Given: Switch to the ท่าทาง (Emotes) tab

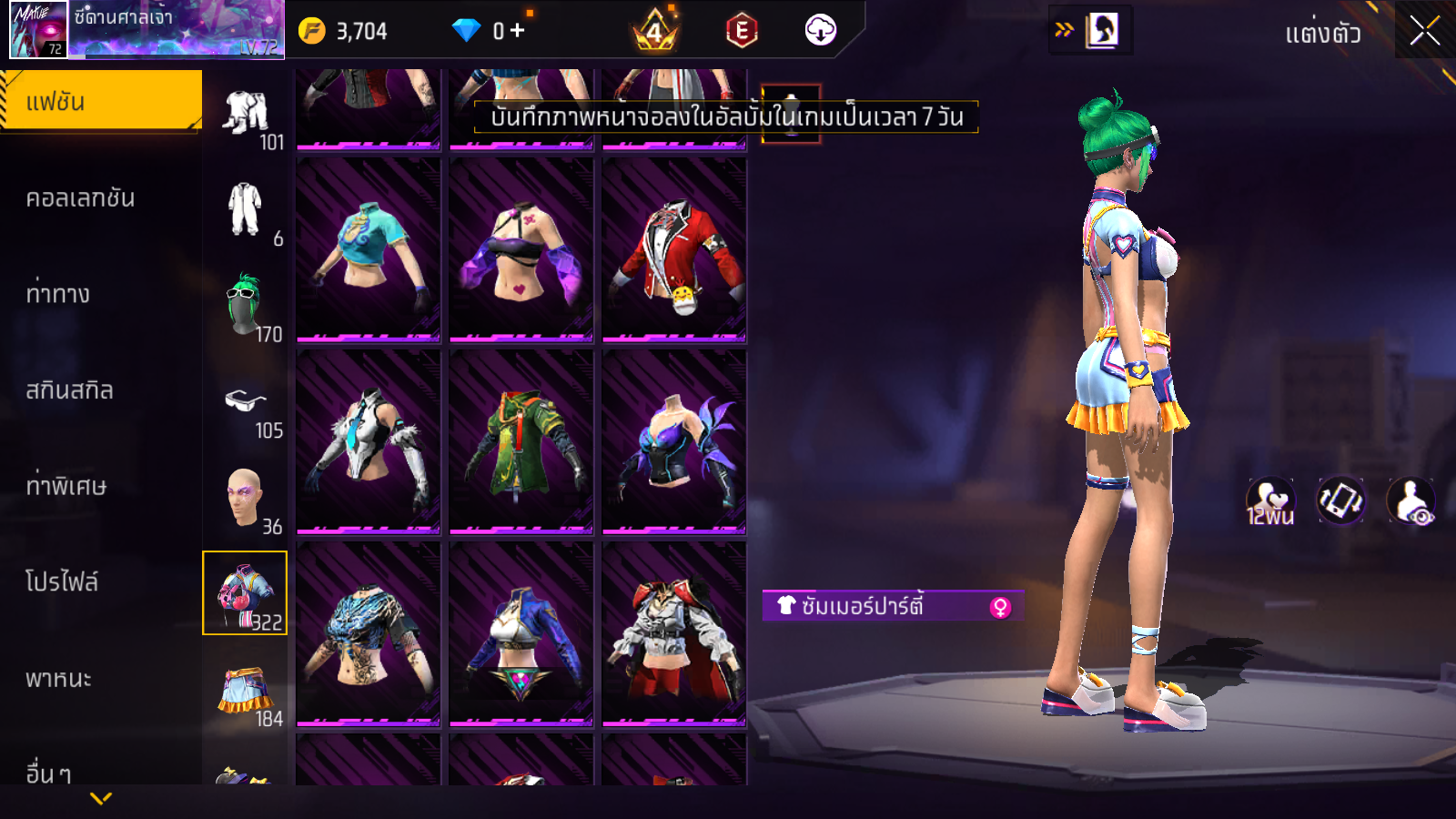Looking at the screenshot, I should click(x=58, y=294).
